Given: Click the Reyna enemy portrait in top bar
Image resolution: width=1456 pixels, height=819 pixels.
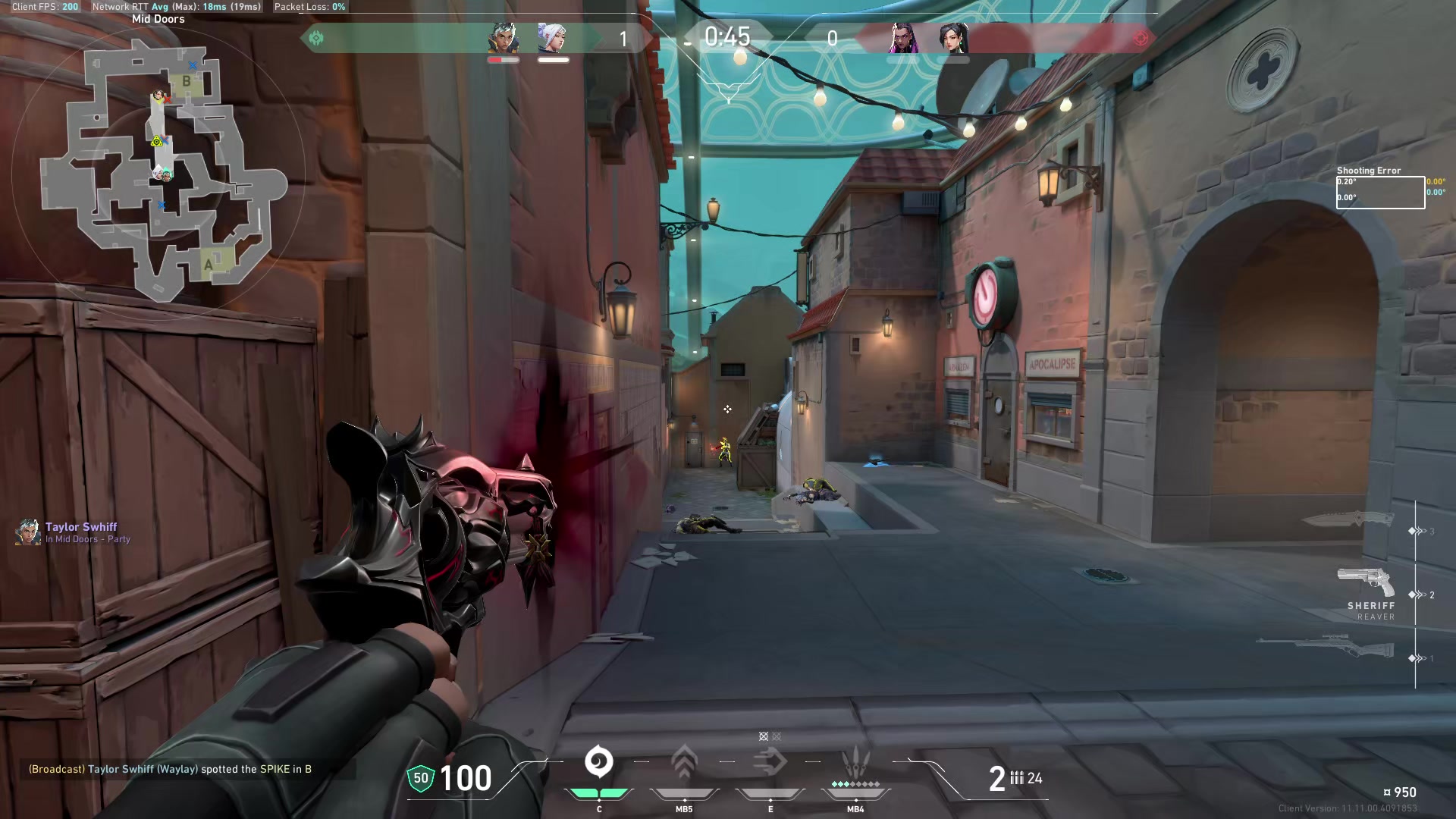Looking at the screenshot, I should point(903,38).
